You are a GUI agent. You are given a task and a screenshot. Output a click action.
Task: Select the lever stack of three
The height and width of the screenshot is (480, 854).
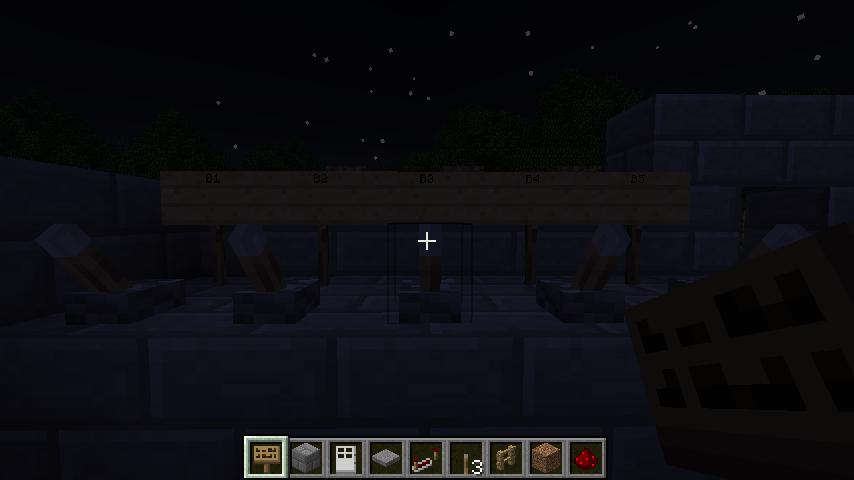pos(466,458)
